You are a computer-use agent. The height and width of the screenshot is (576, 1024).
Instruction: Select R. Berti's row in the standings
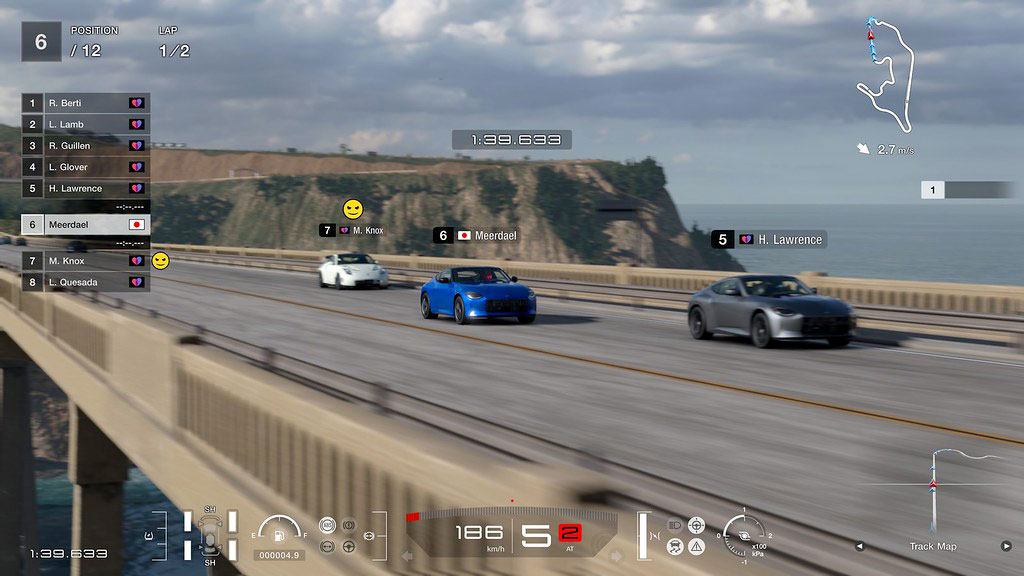(x=86, y=103)
